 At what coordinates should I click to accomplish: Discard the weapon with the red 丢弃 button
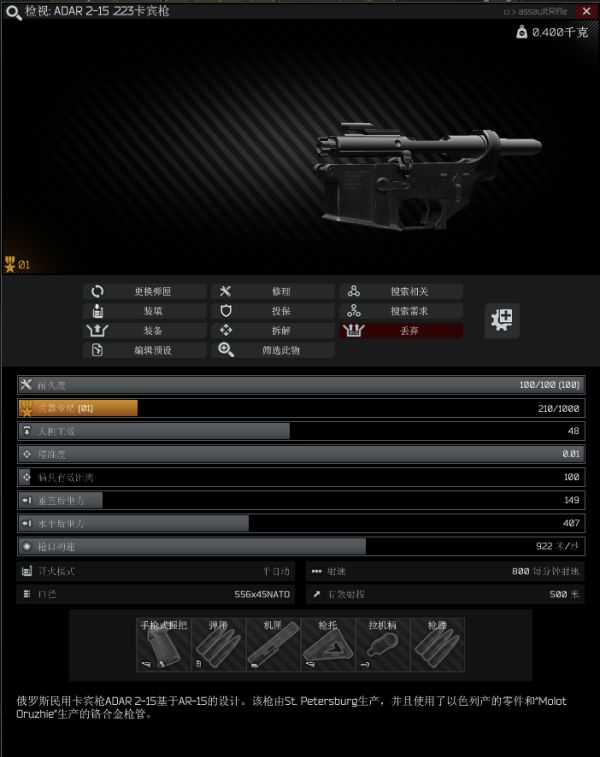coord(401,331)
